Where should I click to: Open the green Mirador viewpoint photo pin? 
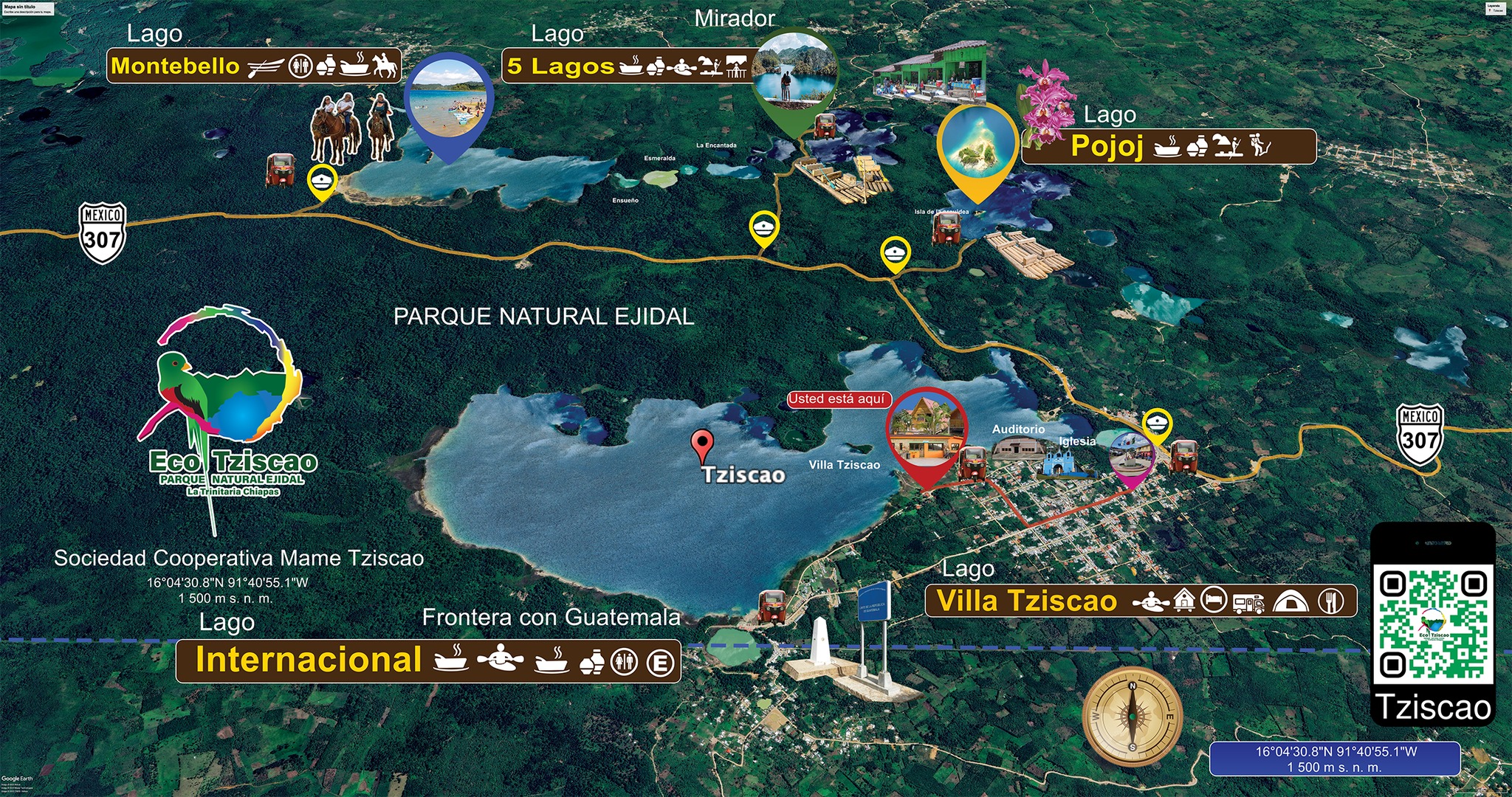(796, 74)
